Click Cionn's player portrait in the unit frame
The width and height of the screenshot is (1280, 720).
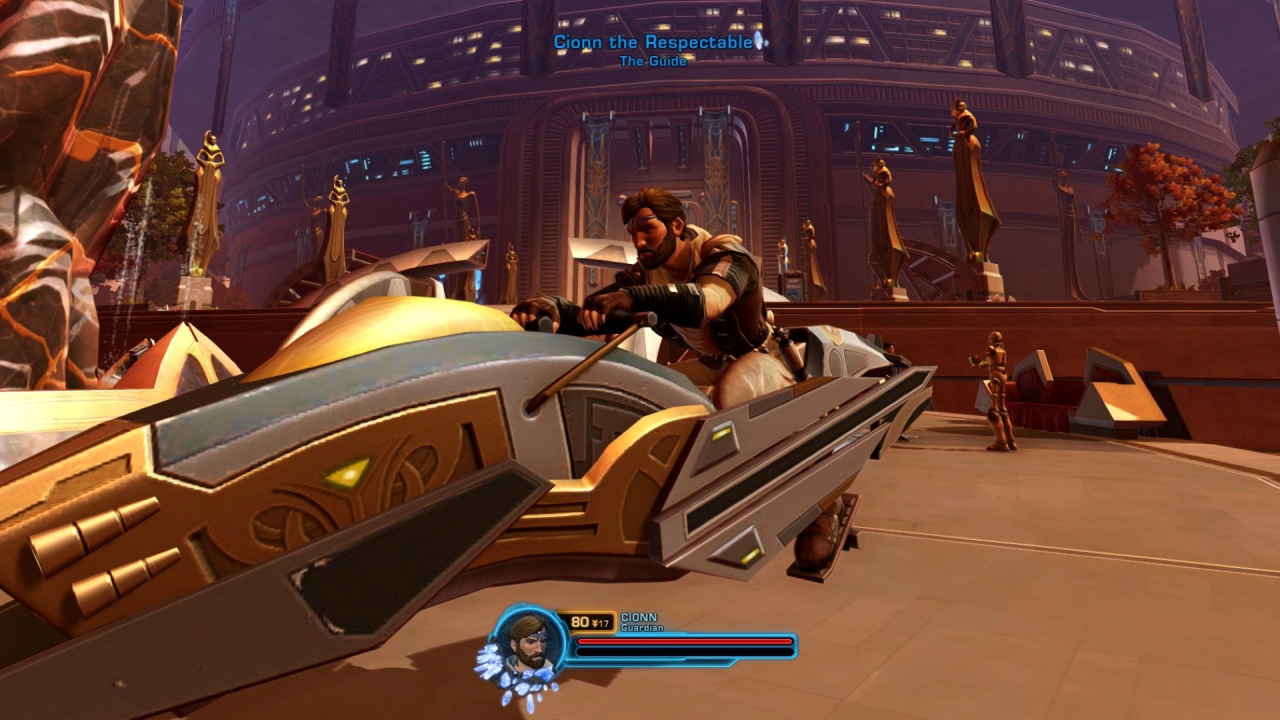point(529,643)
